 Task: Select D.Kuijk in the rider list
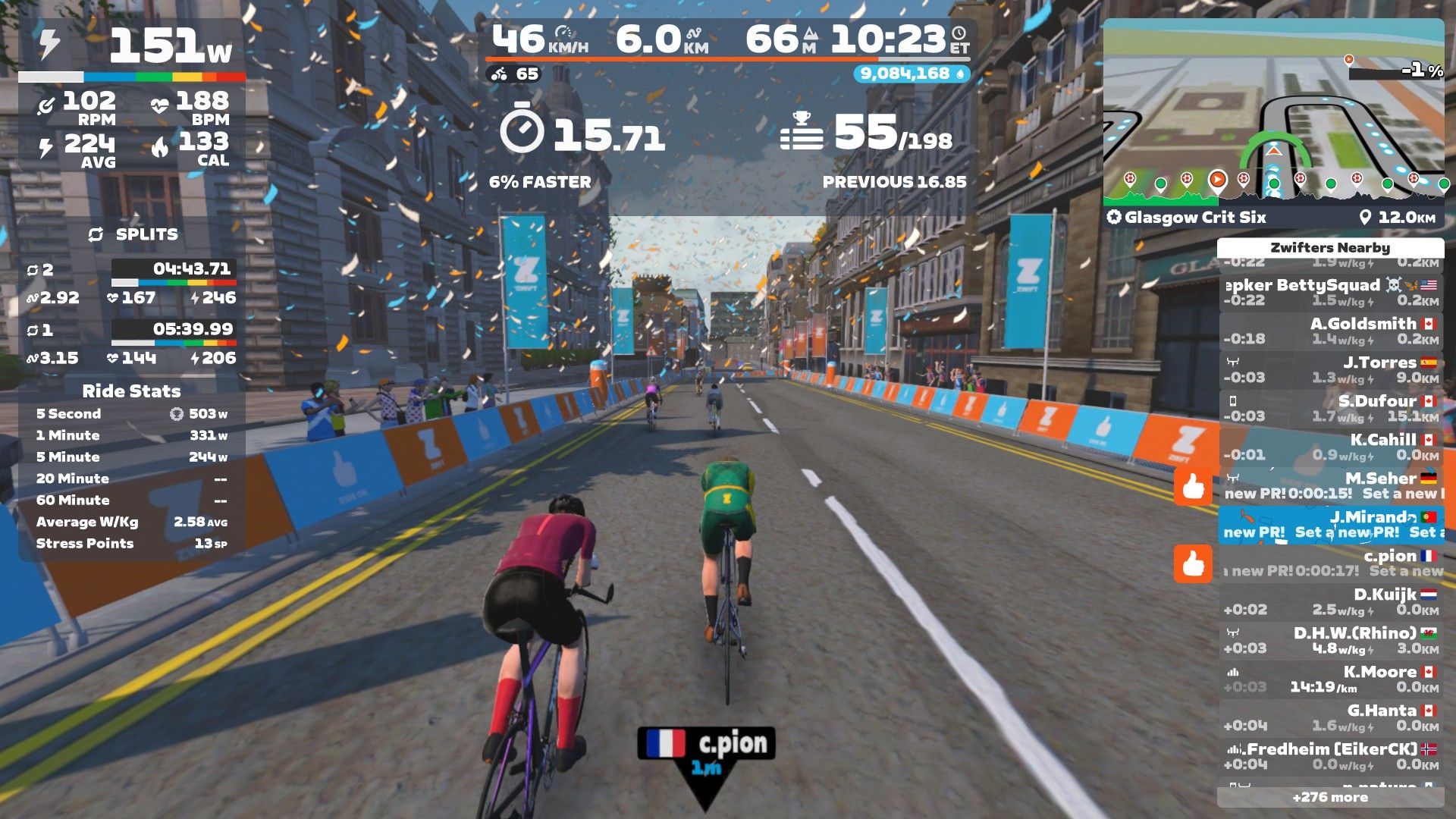(1331, 602)
